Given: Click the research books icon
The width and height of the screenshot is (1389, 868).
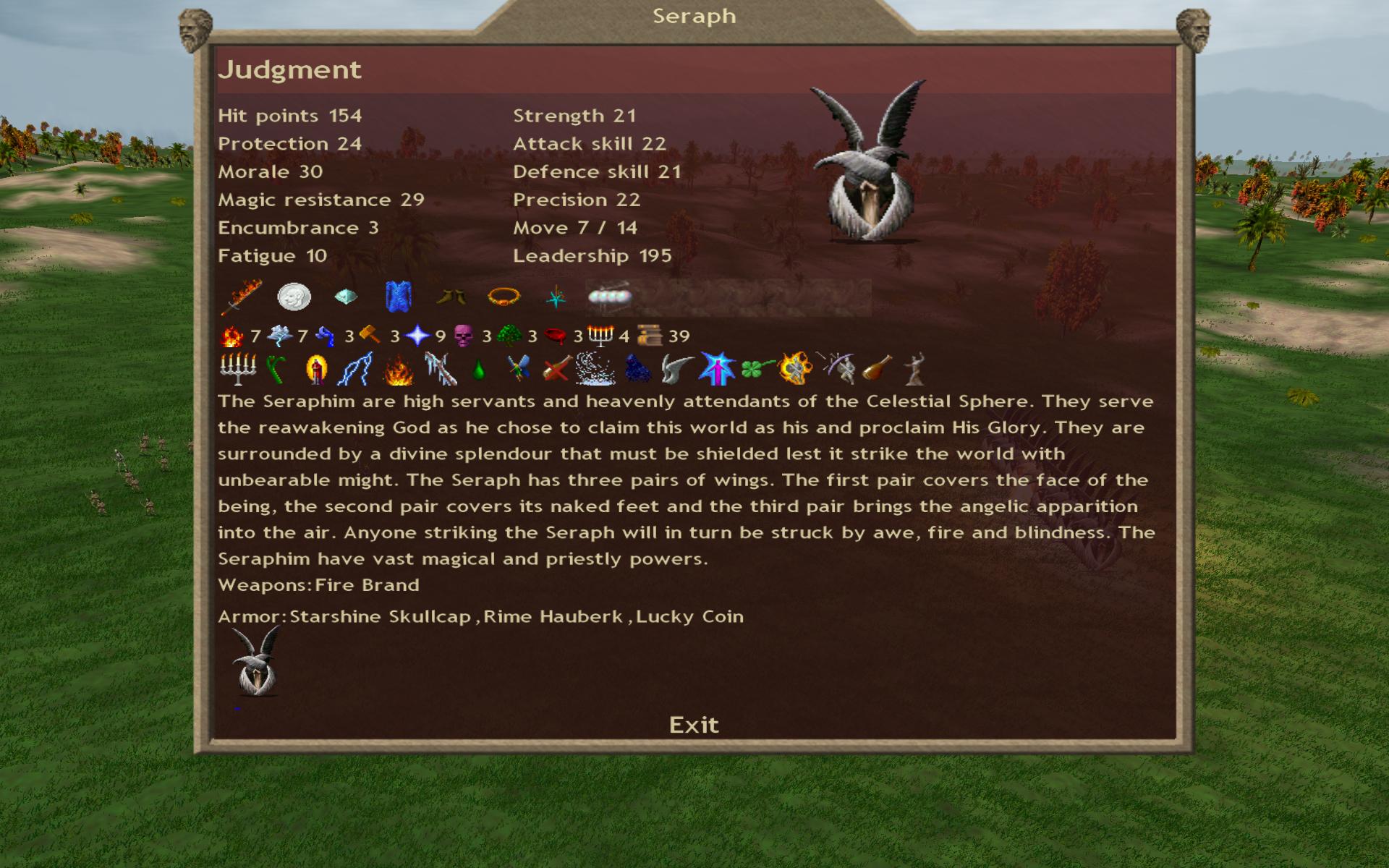Looking at the screenshot, I should click(649, 336).
